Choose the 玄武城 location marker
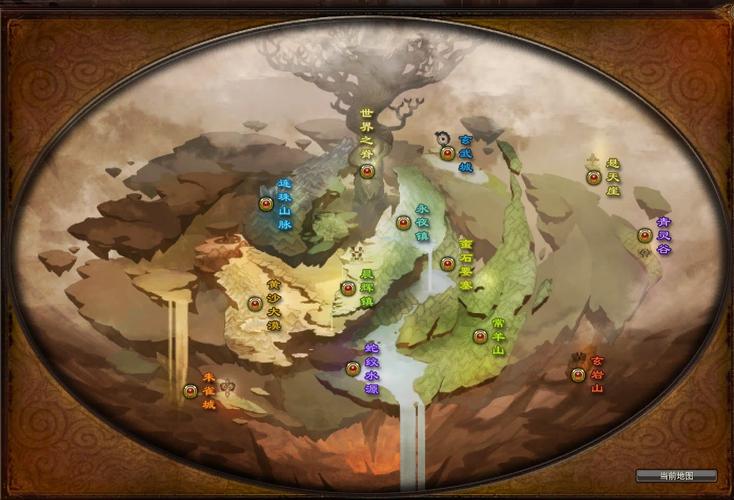The width and height of the screenshot is (734, 500). point(447,154)
